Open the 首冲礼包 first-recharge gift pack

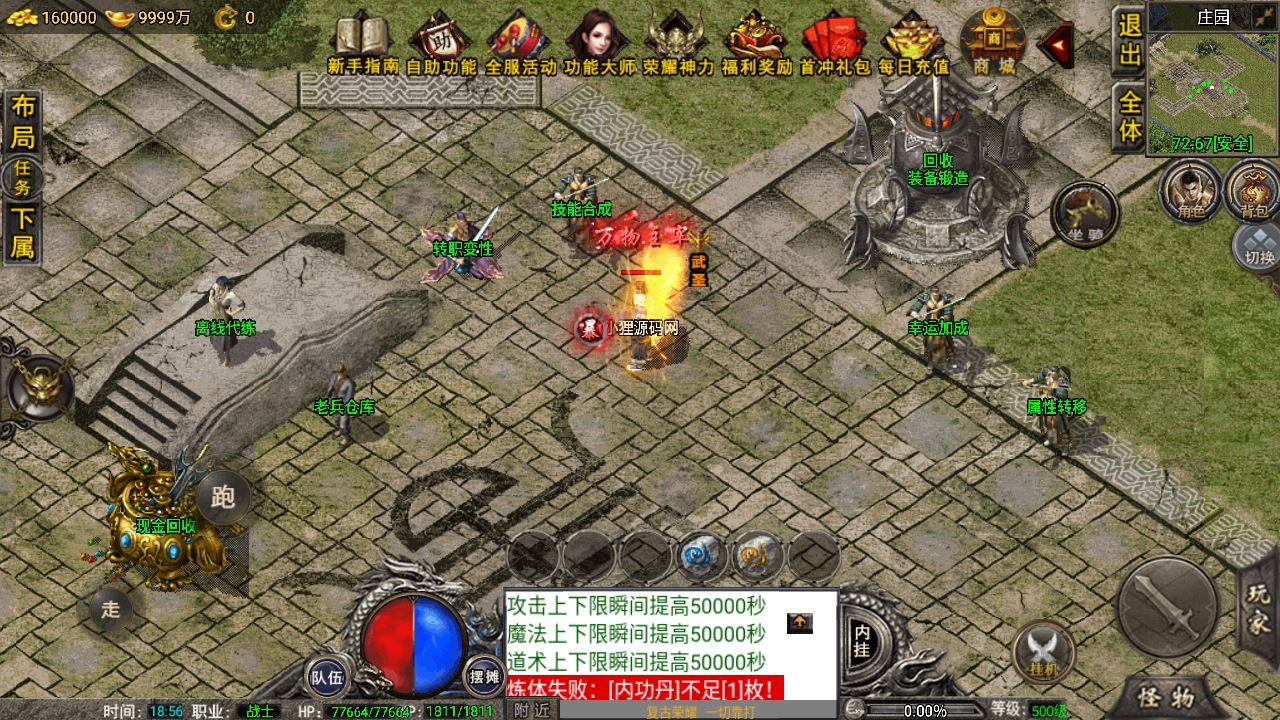(x=834, y=42)
